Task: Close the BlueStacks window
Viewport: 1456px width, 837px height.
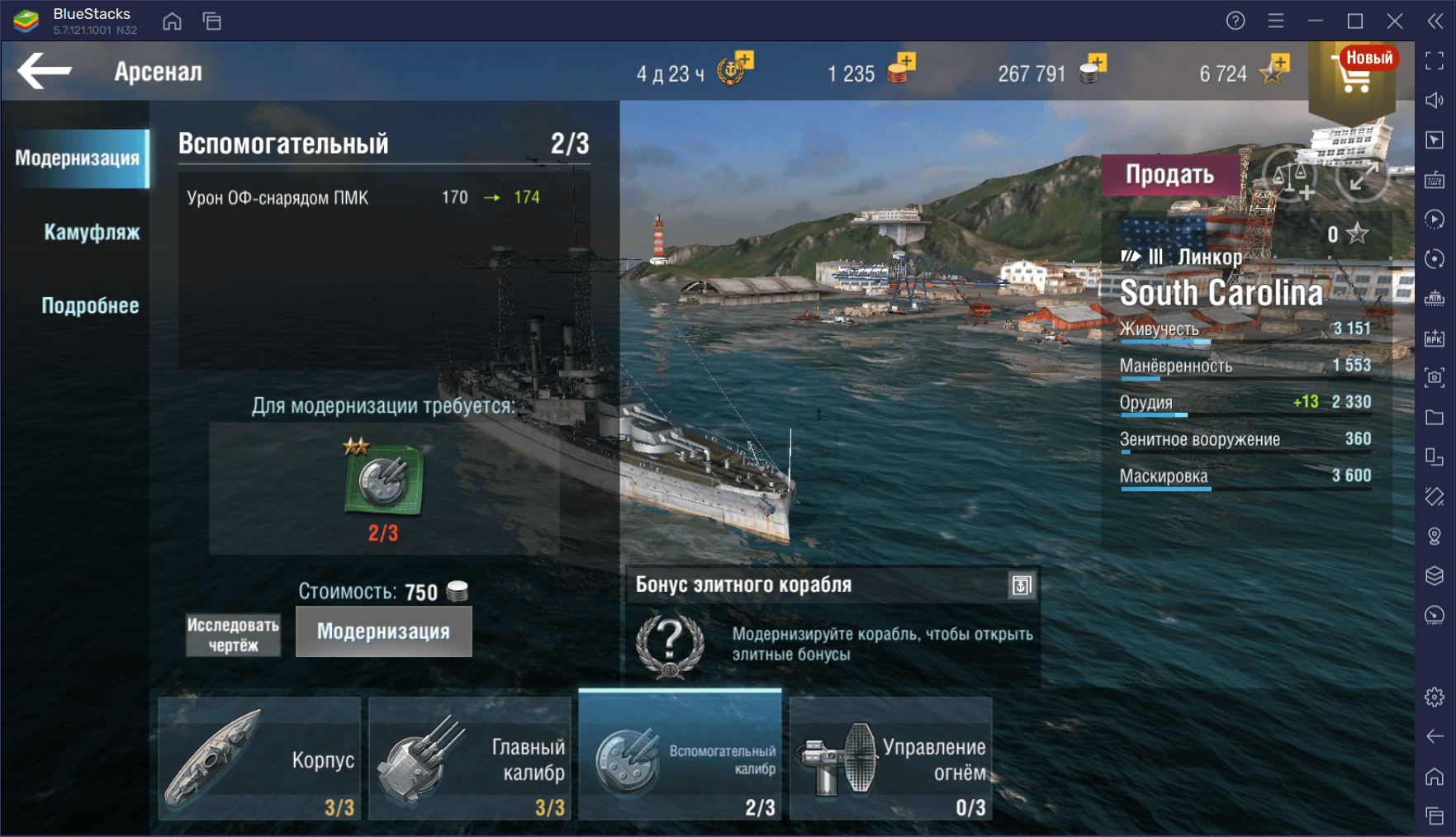Action: [1395, 21]
